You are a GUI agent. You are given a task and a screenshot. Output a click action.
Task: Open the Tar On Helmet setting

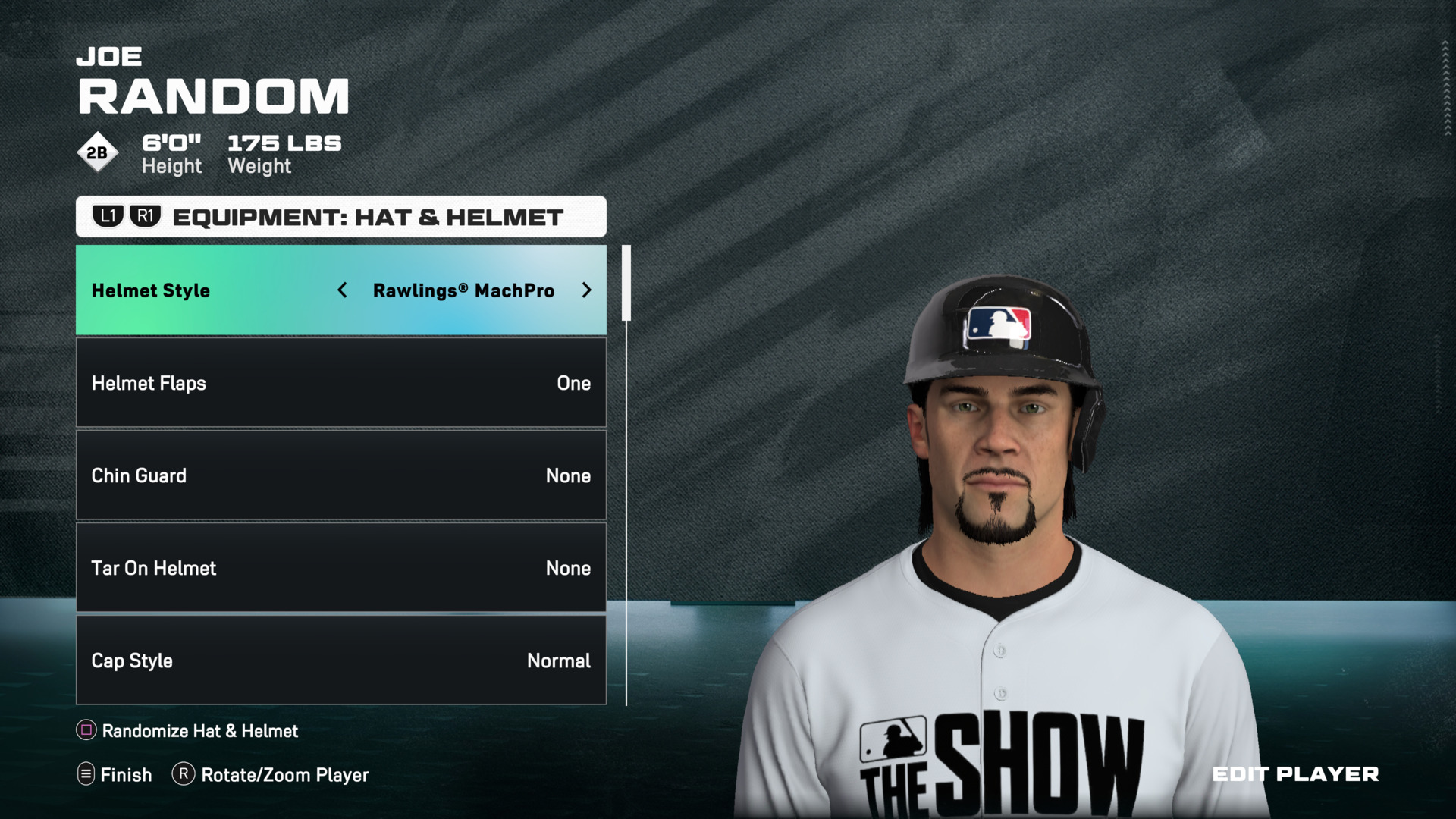pos(340,568)
